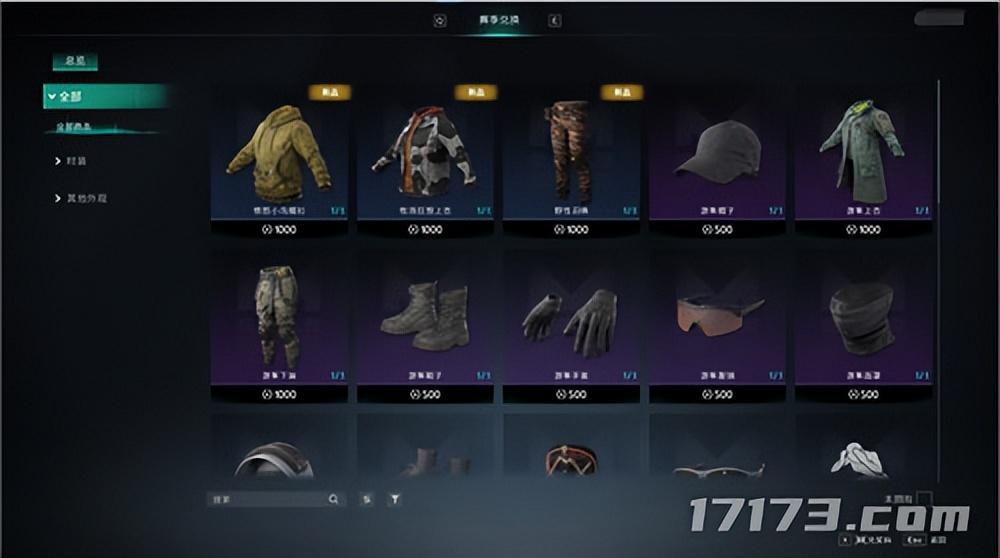Click the search input field

[x=268, y=498]
